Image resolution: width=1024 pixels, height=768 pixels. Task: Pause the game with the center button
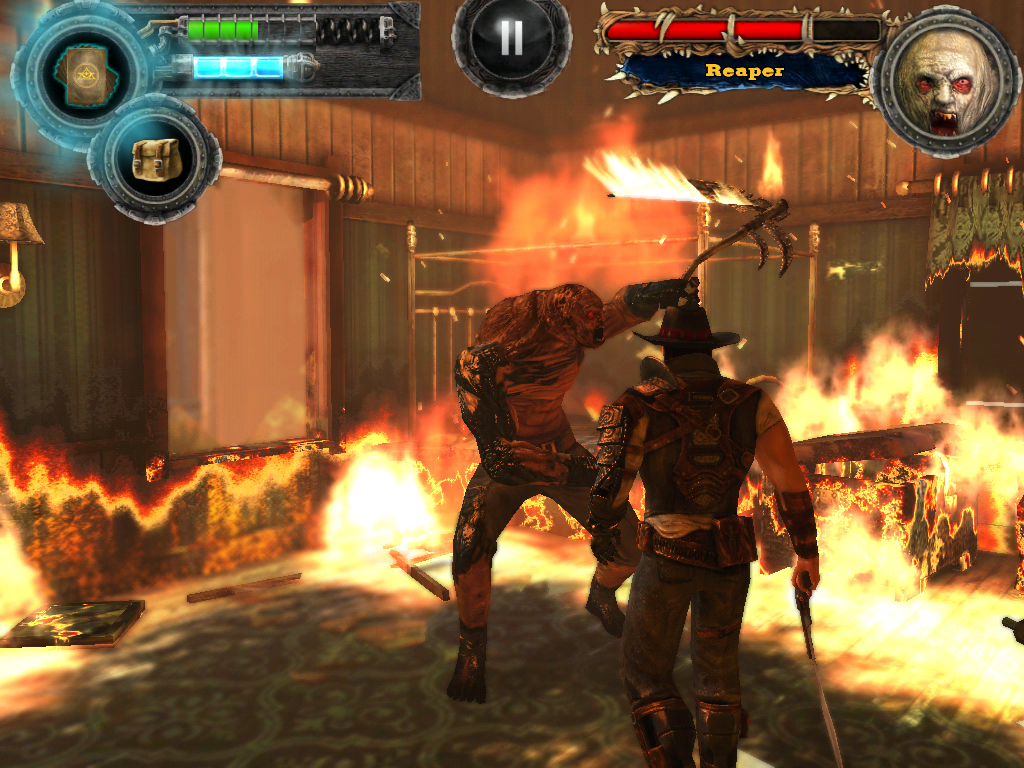pyautogui.click(x=511, y=38)
